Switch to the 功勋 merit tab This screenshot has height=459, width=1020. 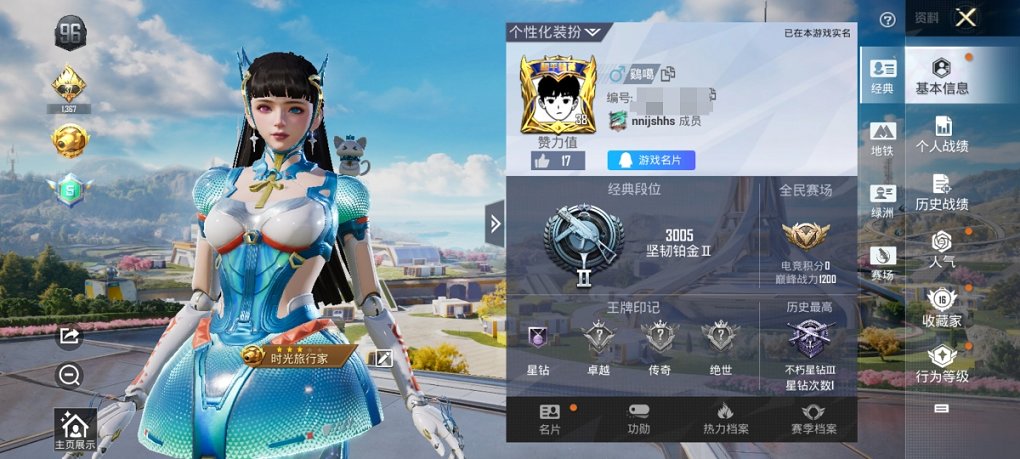(x=639, y=419)
